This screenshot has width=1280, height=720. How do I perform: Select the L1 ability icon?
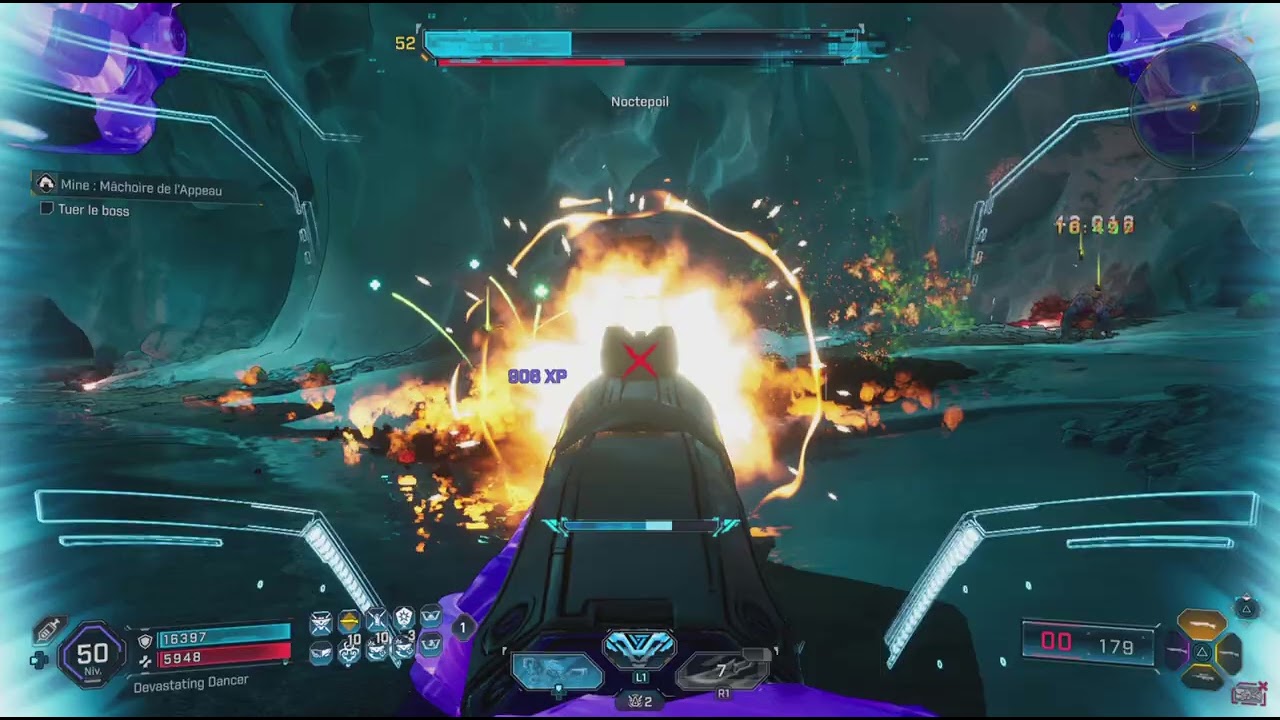(x=640, y=650)
